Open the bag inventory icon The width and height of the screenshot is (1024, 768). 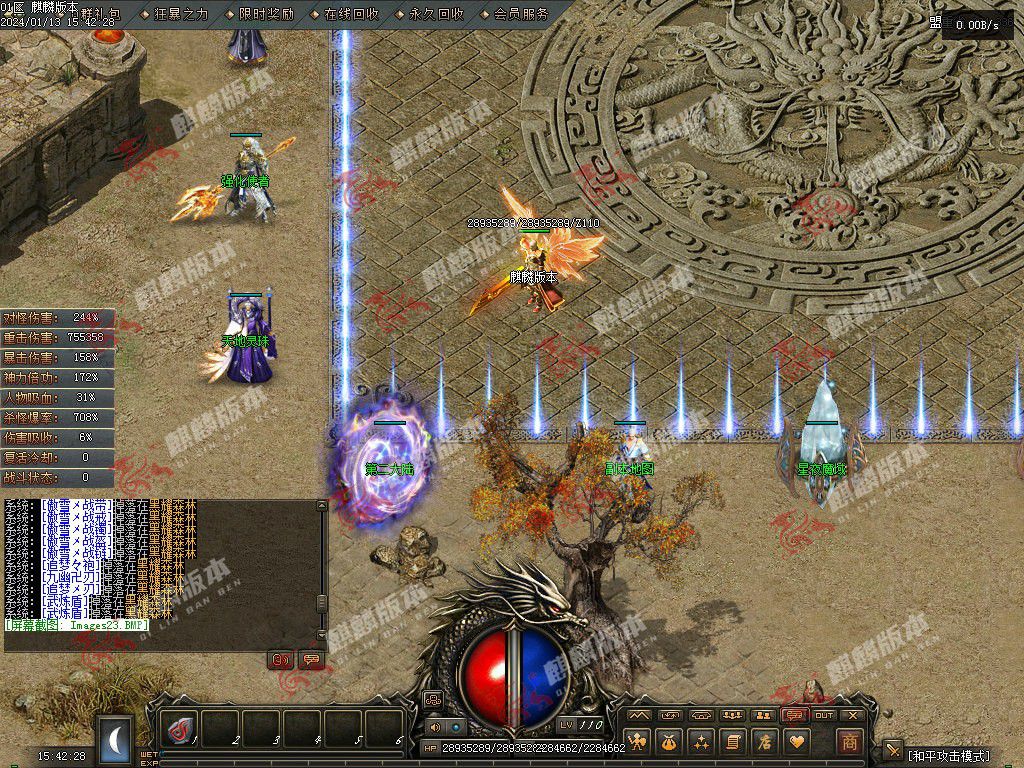(x=669, y=742)
